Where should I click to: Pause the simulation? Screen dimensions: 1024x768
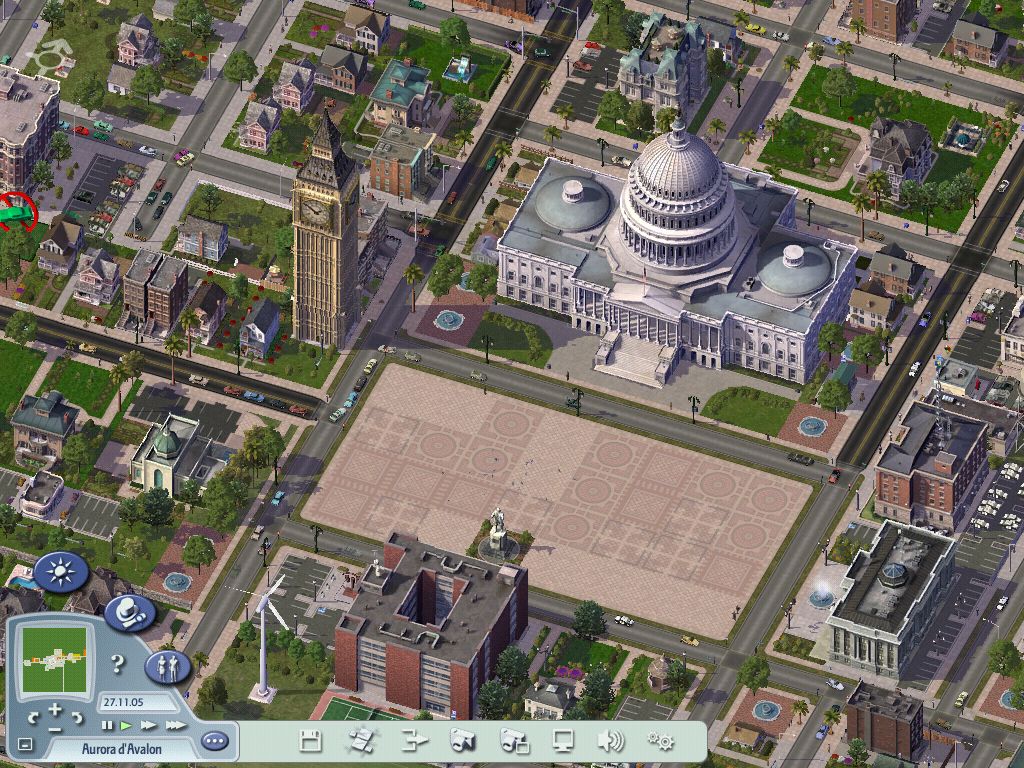click(x=107, y=724)
